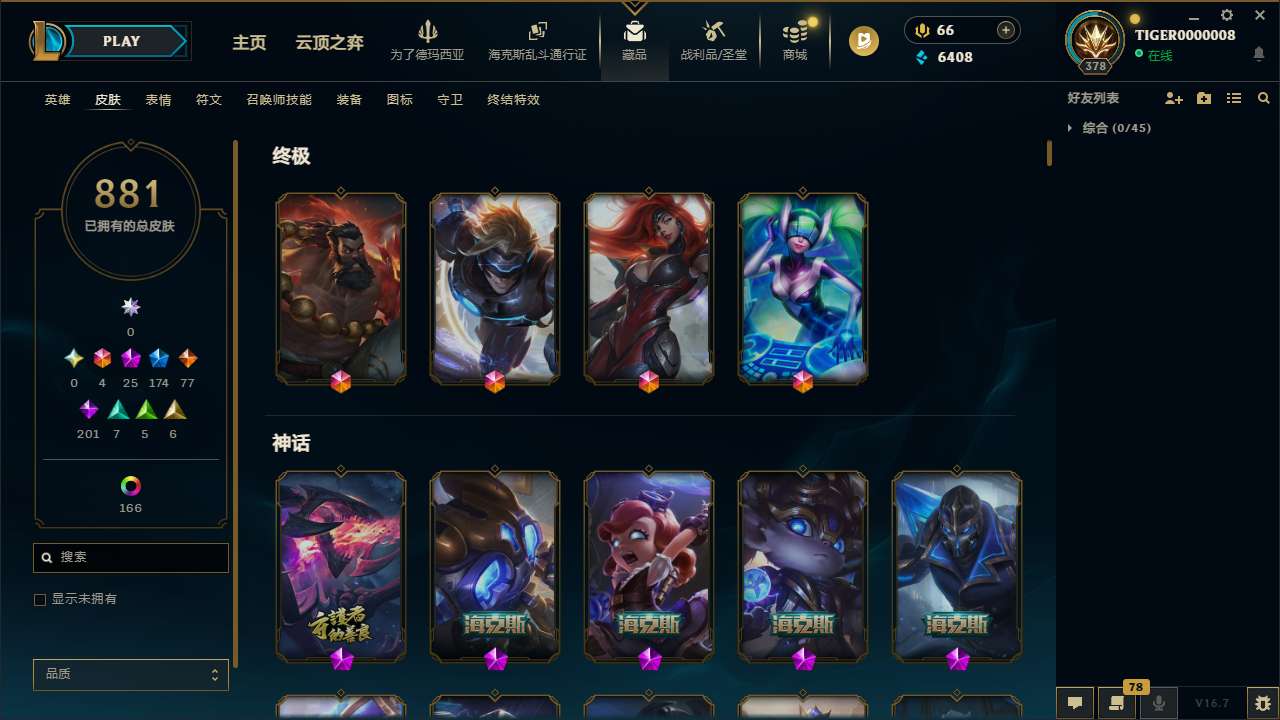The width and height of the screenshot is (1280, 720).
Task: Click the blue essence currency icon
Action: (922, 57)
